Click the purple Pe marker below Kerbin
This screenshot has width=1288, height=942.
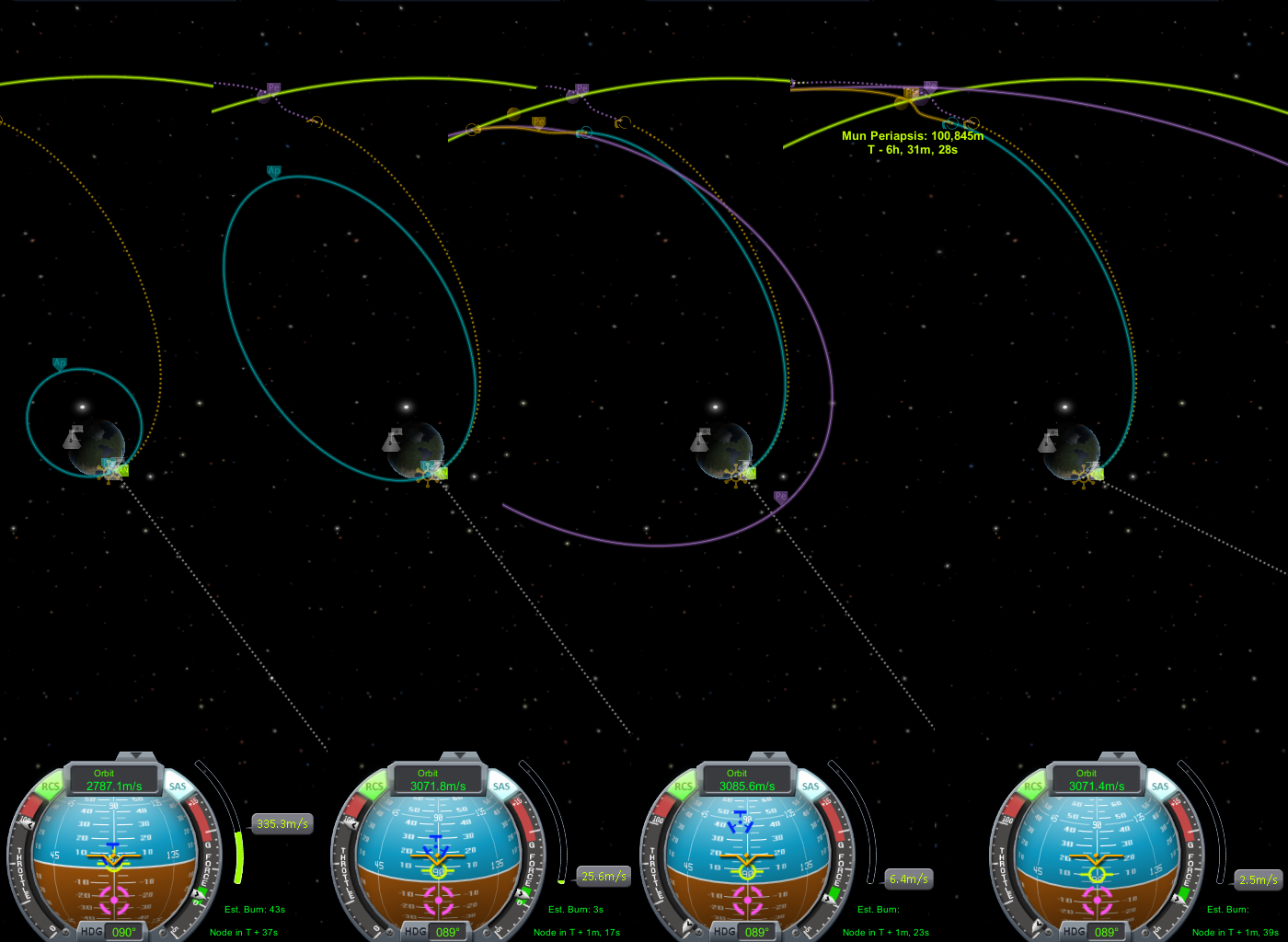781,497
